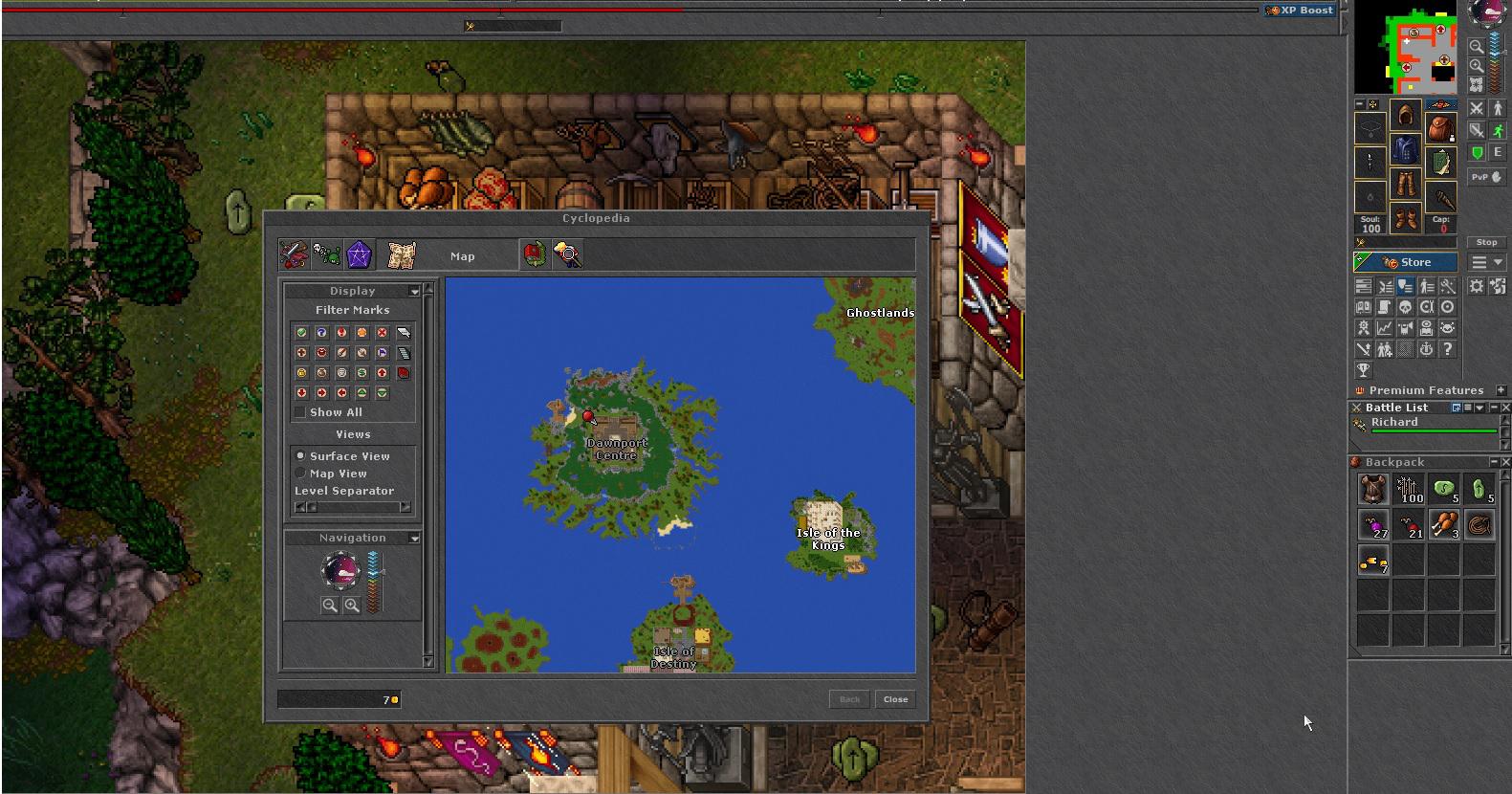Viewport: 1512px width, 794px height.
Task: Select the stack of 100 arrows in Backpack
Action: click(1409, 490)
